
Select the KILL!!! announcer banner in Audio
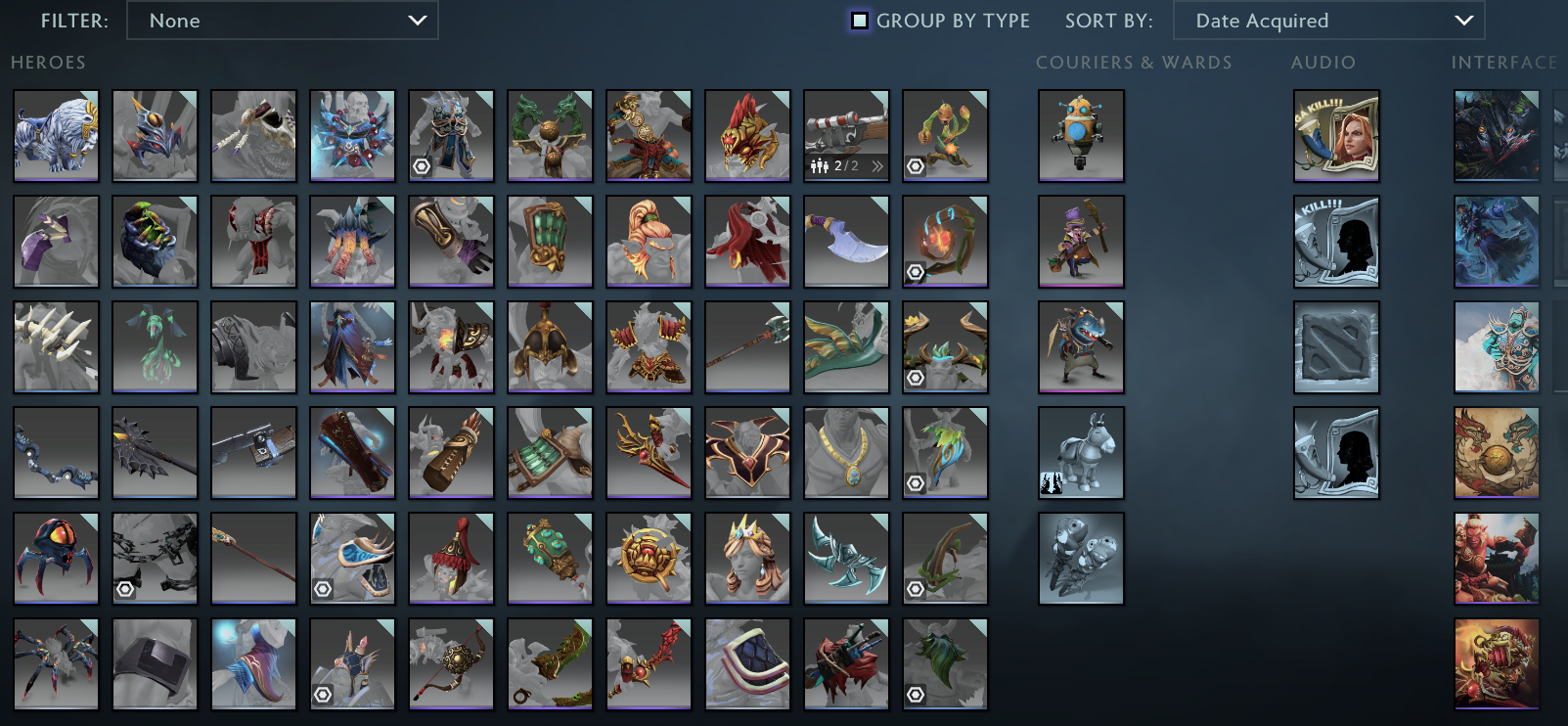coord(1336,242)
